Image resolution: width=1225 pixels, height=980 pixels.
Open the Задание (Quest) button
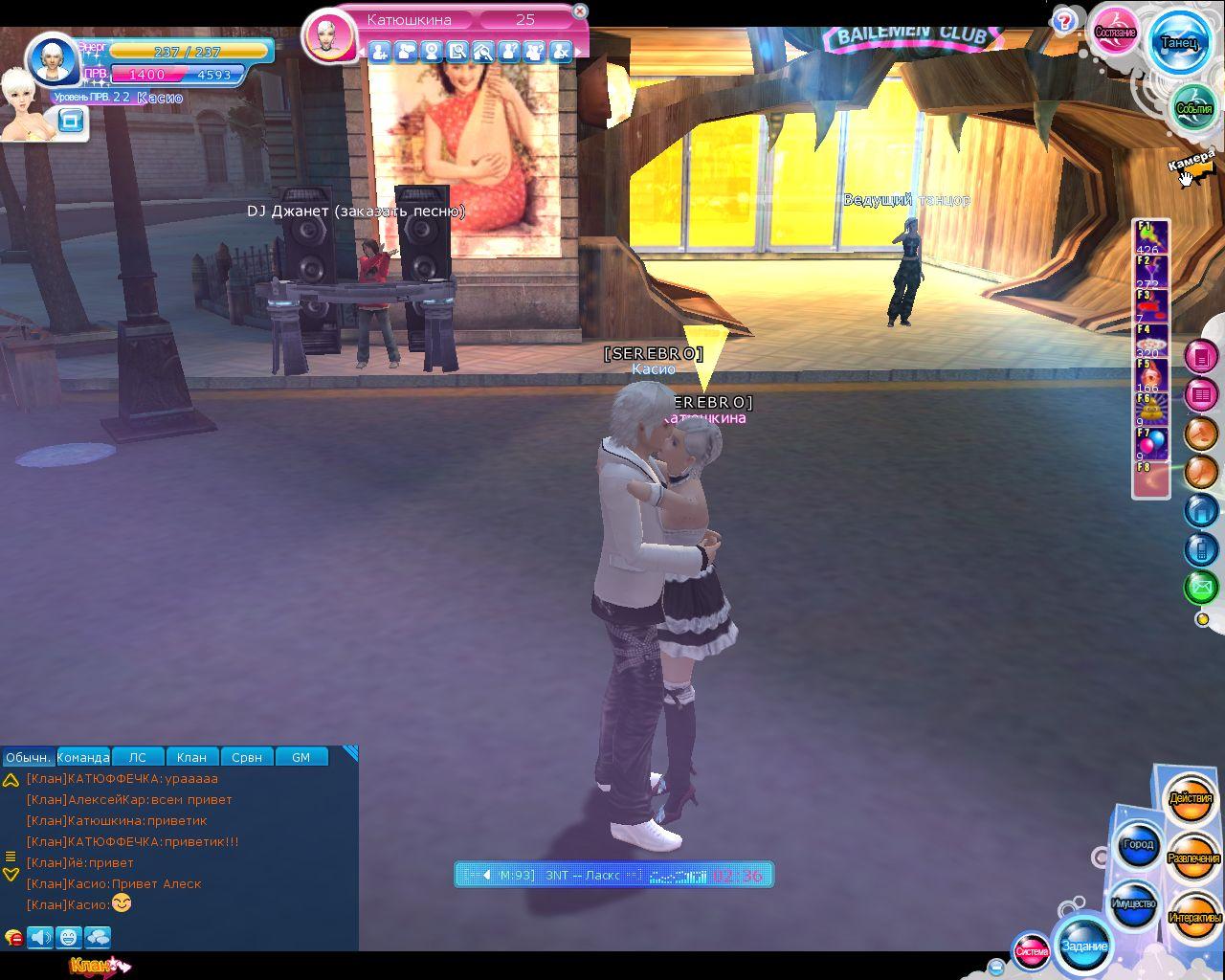(1084, 946)
